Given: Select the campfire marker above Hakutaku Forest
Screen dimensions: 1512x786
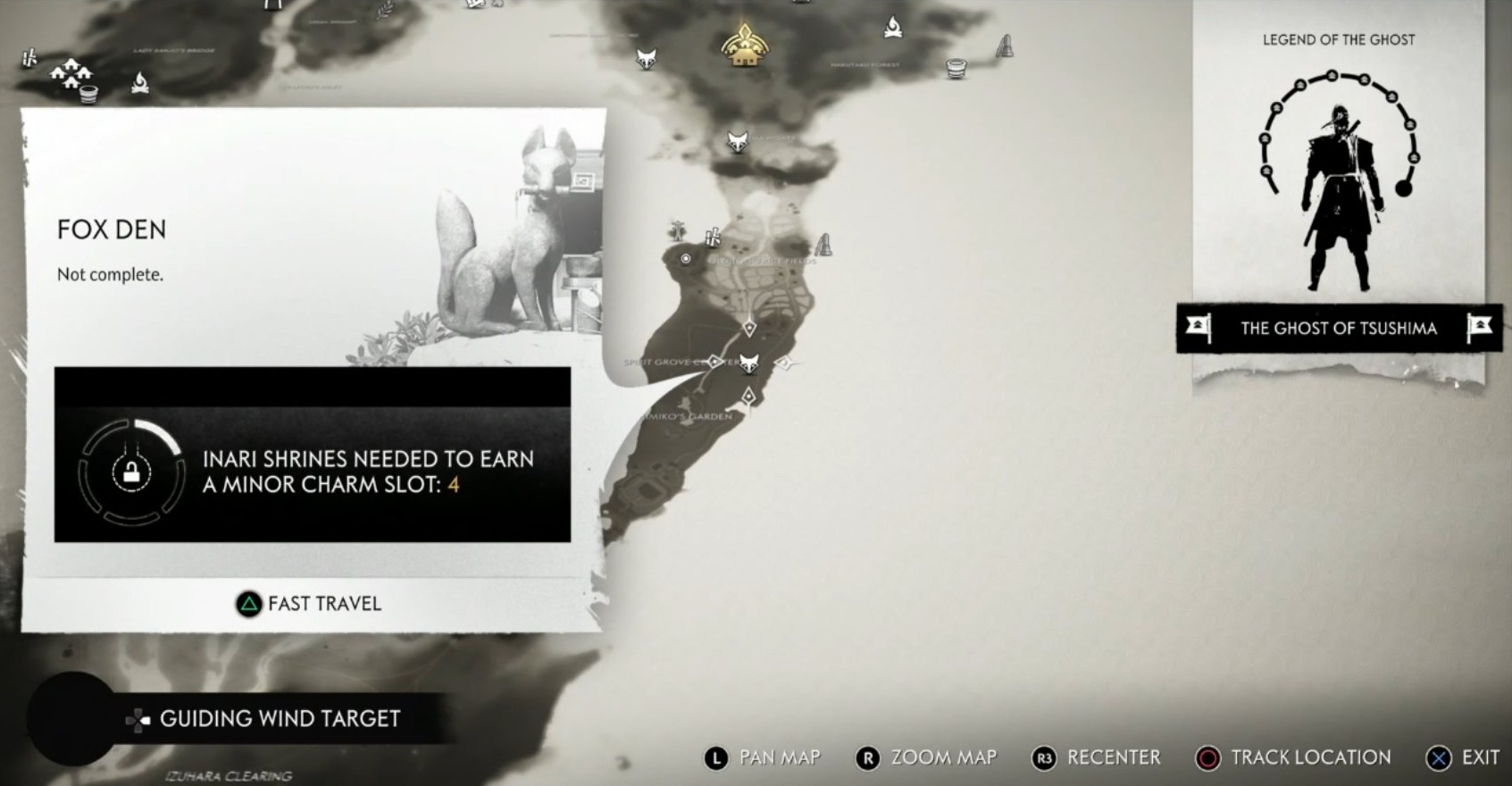Looking at the screenshot, I should (x=892, y=29).
